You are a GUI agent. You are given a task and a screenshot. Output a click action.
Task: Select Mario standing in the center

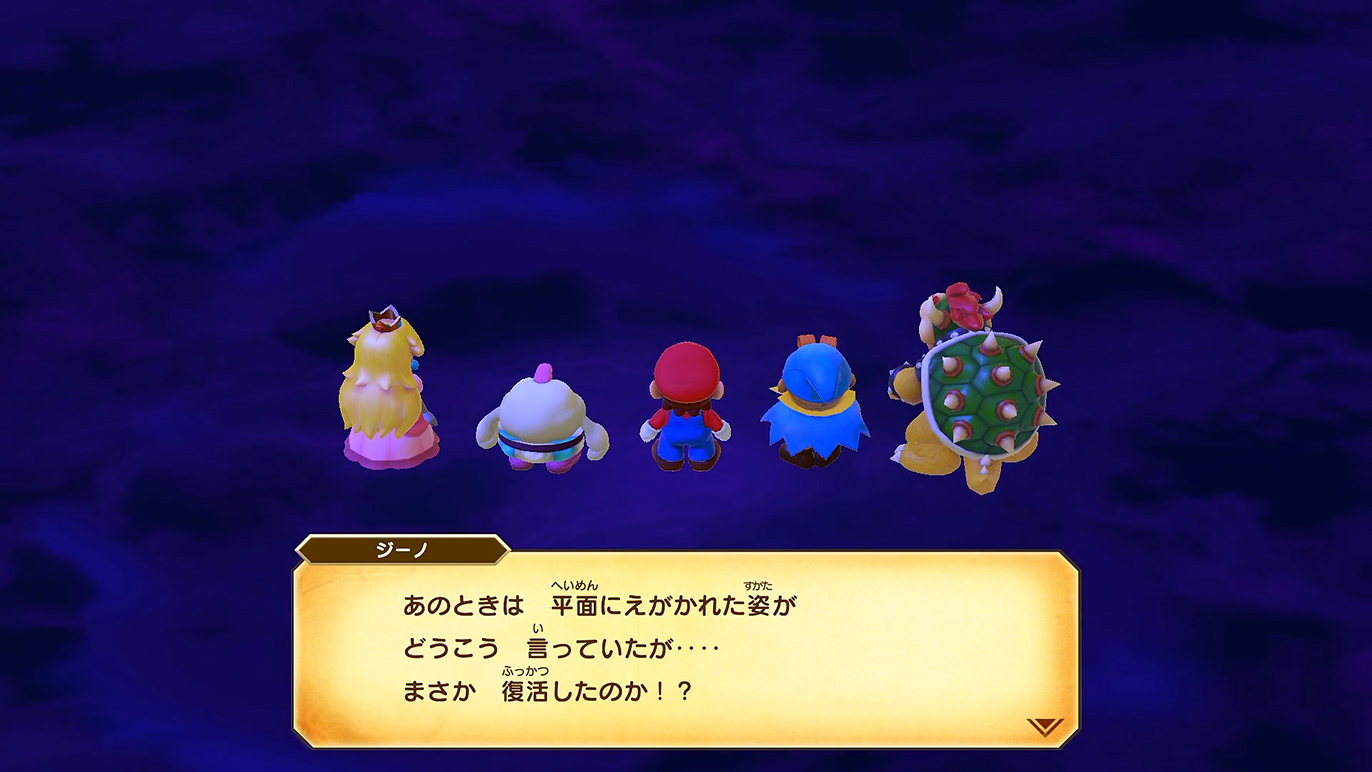pyautogui.click(x=685, y=410)
